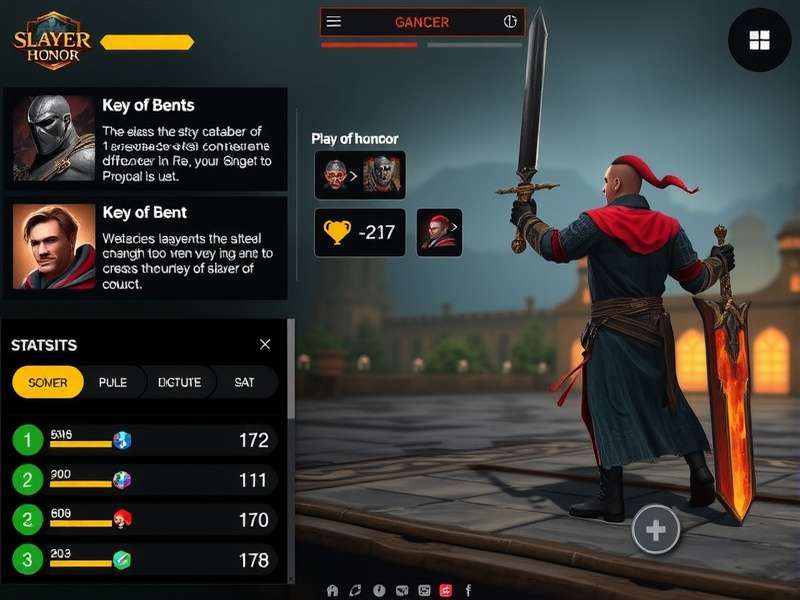Open the two-face matchup tile under Play of honcor
800x600 pixels.
(360, 175)
